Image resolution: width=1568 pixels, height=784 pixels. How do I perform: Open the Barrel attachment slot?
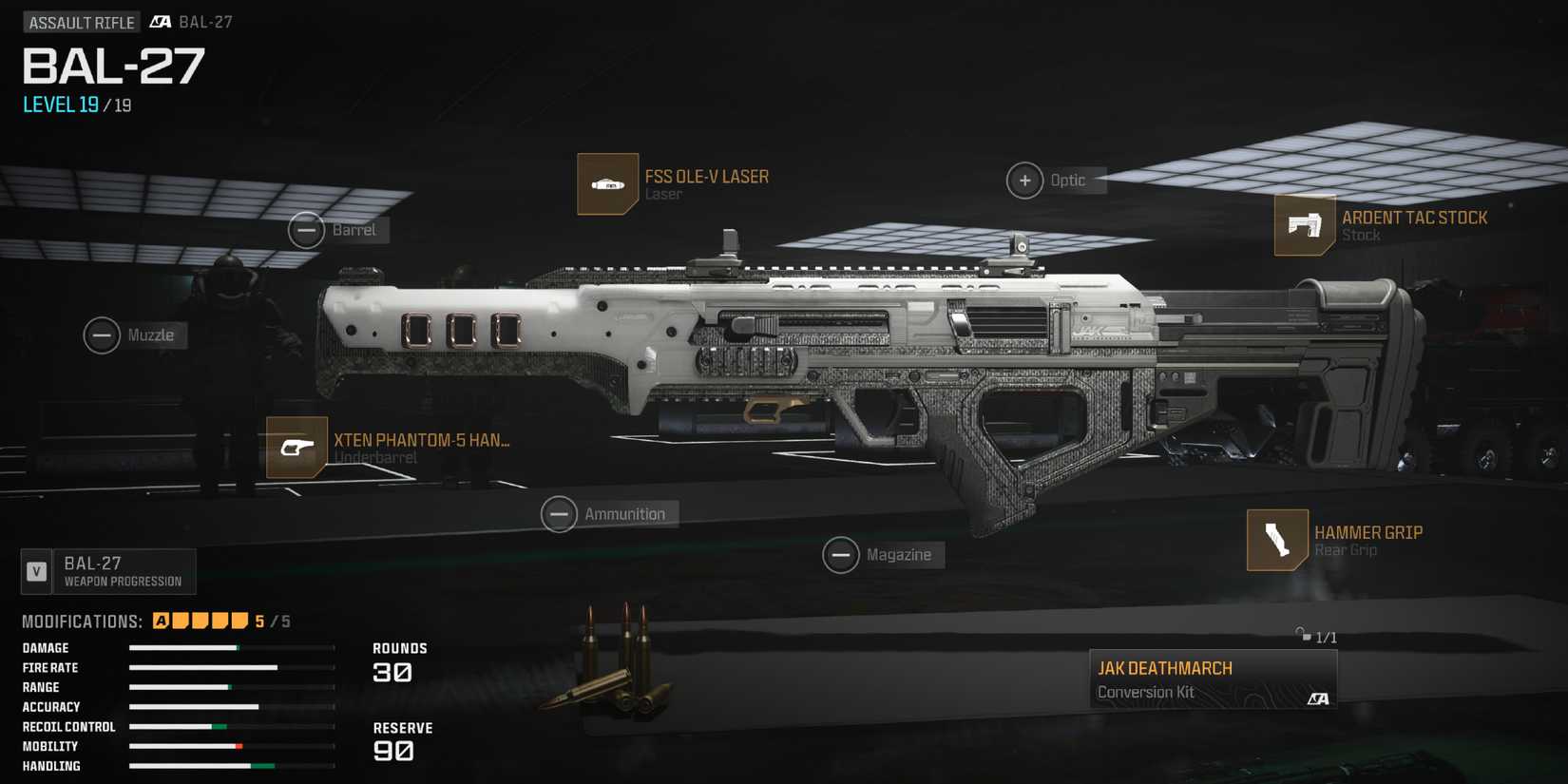[306, 230]
